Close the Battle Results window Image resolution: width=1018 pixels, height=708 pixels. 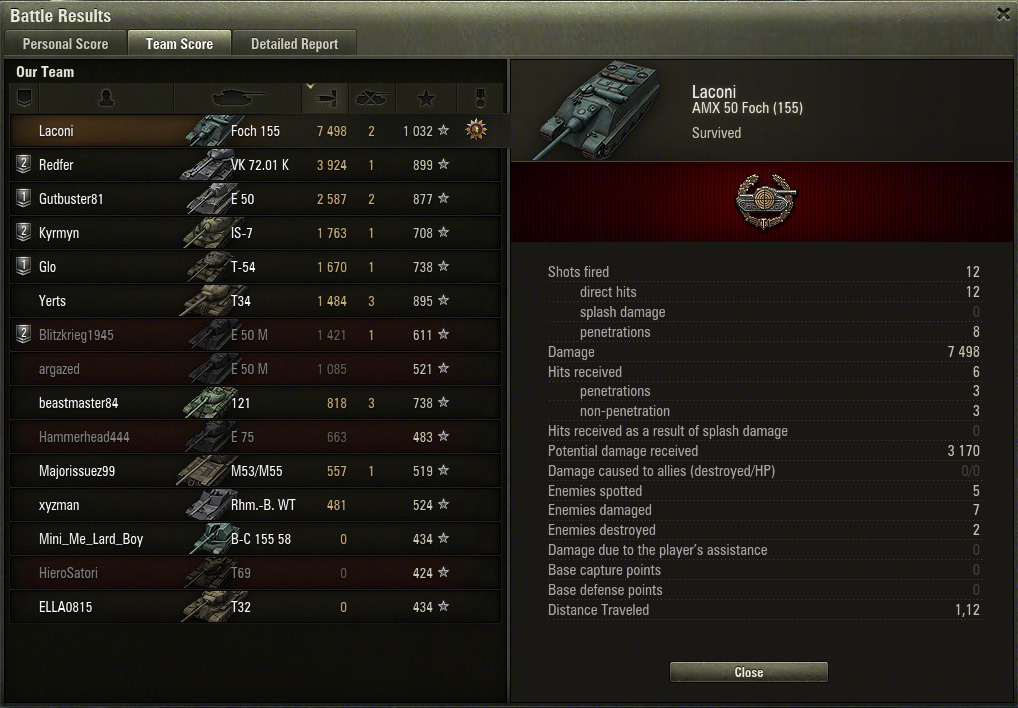(748, 672)
